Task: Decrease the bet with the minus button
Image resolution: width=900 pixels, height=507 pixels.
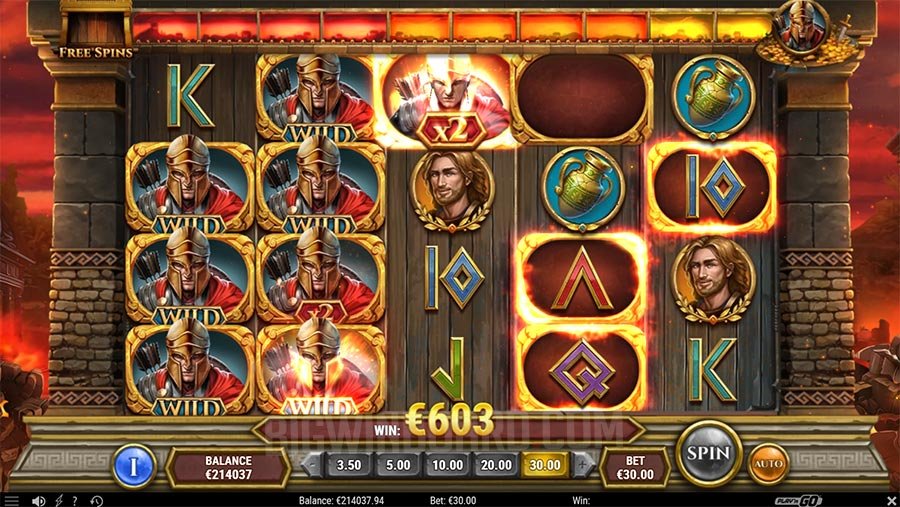Action: 312,465
